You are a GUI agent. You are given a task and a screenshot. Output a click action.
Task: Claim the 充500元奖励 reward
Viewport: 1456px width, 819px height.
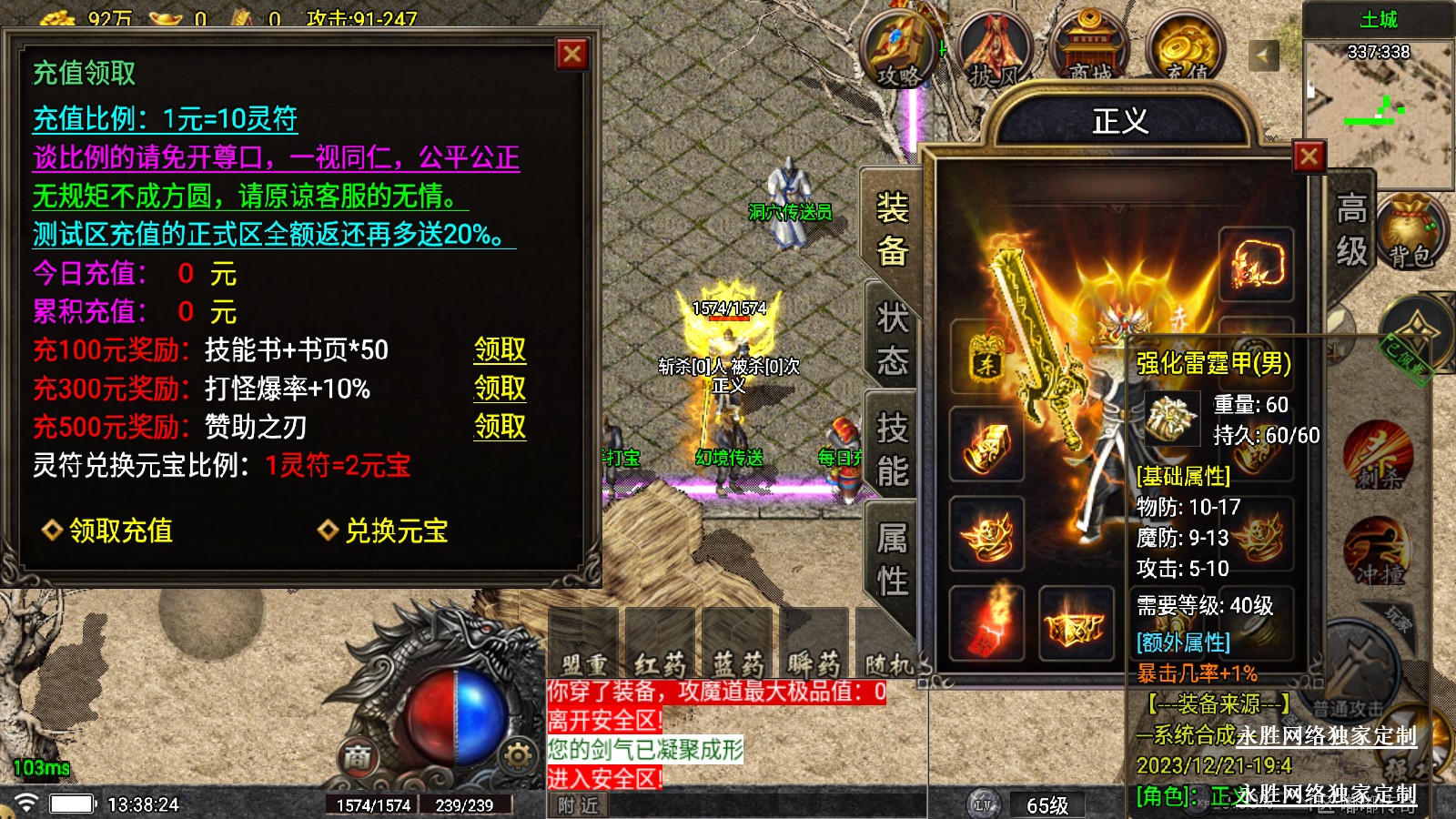[x=500, y=427]
